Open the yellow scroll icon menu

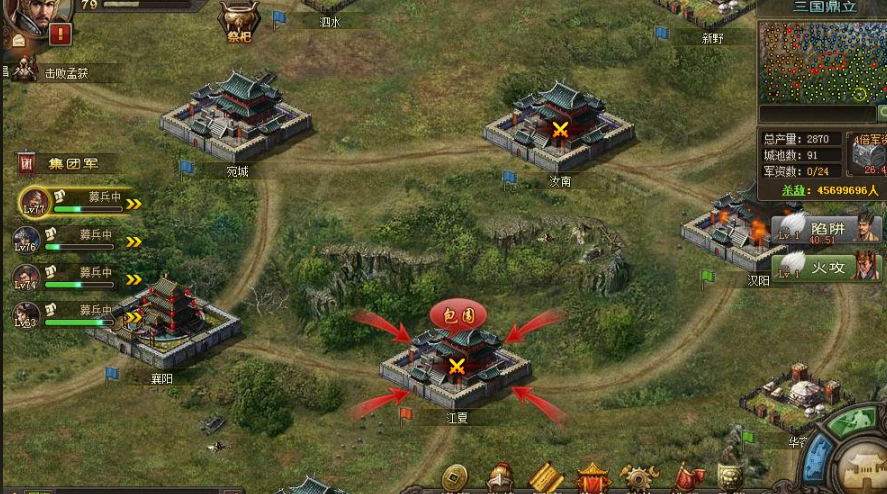547,477
